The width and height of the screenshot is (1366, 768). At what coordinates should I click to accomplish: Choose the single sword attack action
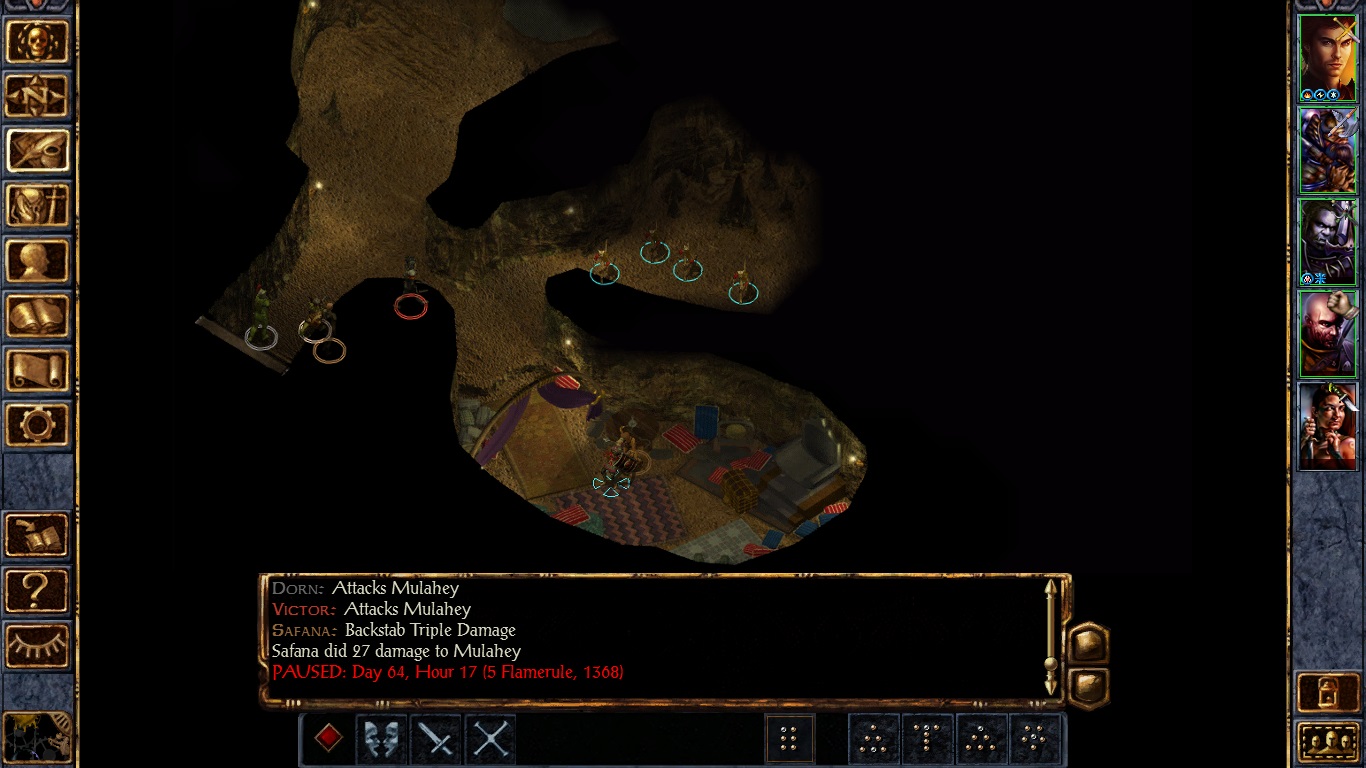click(x=436, y=739)
